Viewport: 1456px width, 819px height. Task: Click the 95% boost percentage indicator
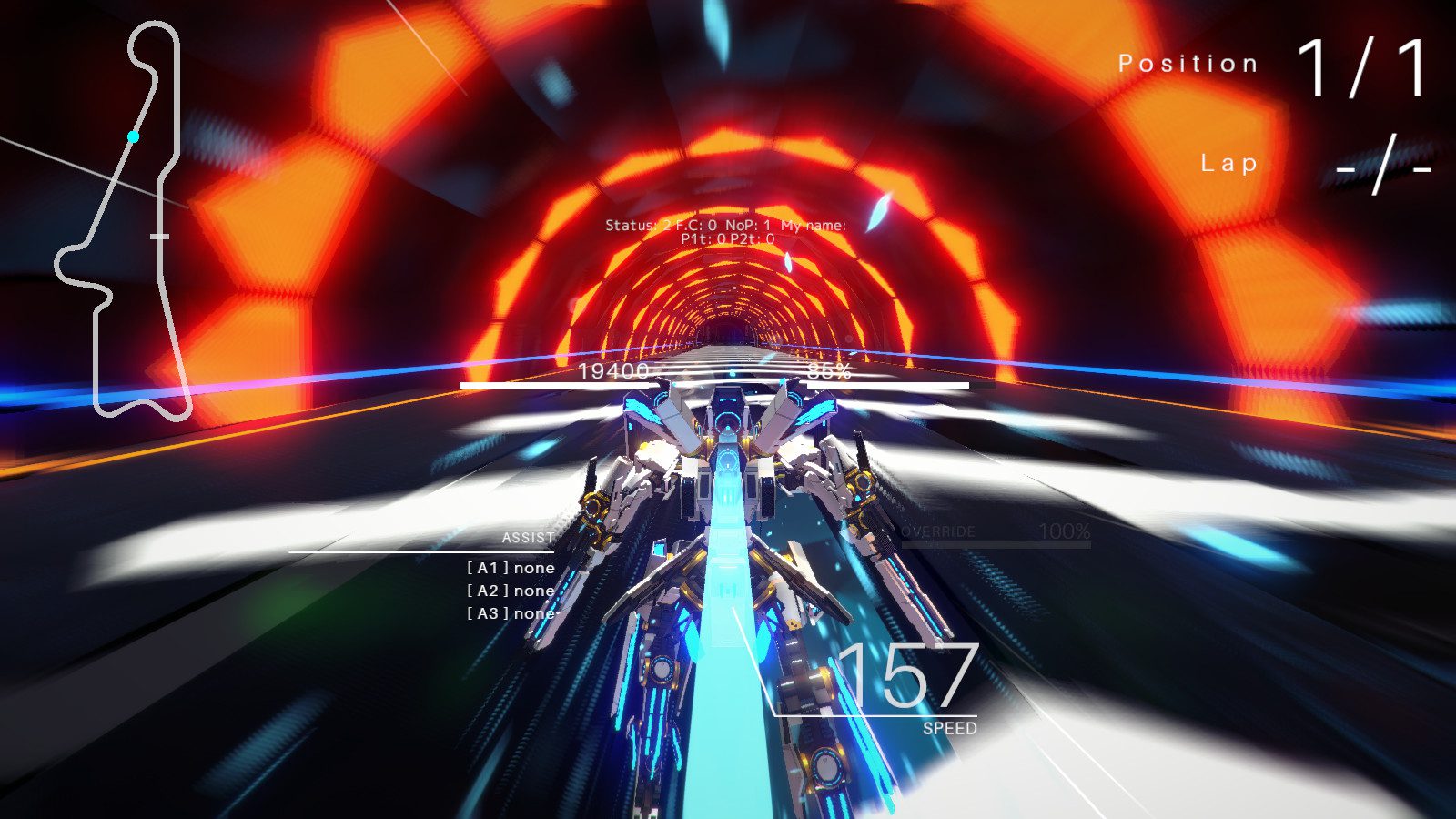click(x=826, y=371)
